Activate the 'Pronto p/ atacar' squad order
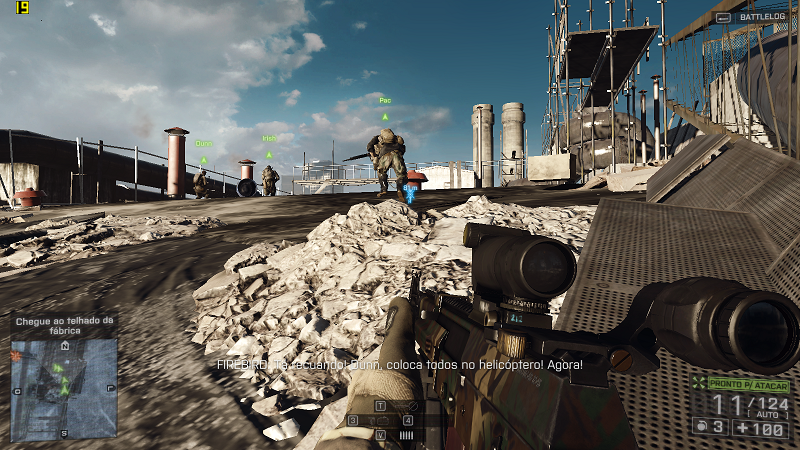This screenshot has height=450, width=800. coord(748,385)
